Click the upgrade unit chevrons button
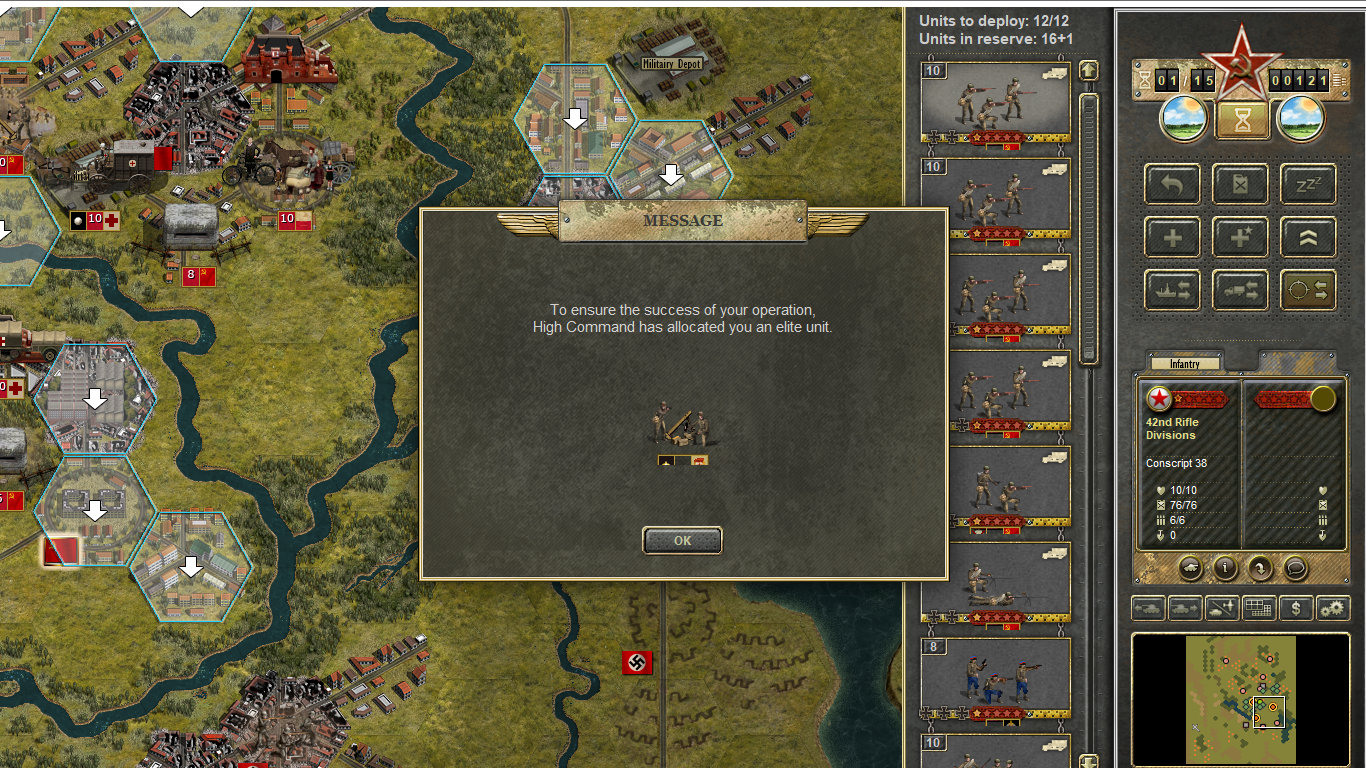The height and width of the screenshot is (768, 1366). pyautogui.click(x=1308, y=238)
